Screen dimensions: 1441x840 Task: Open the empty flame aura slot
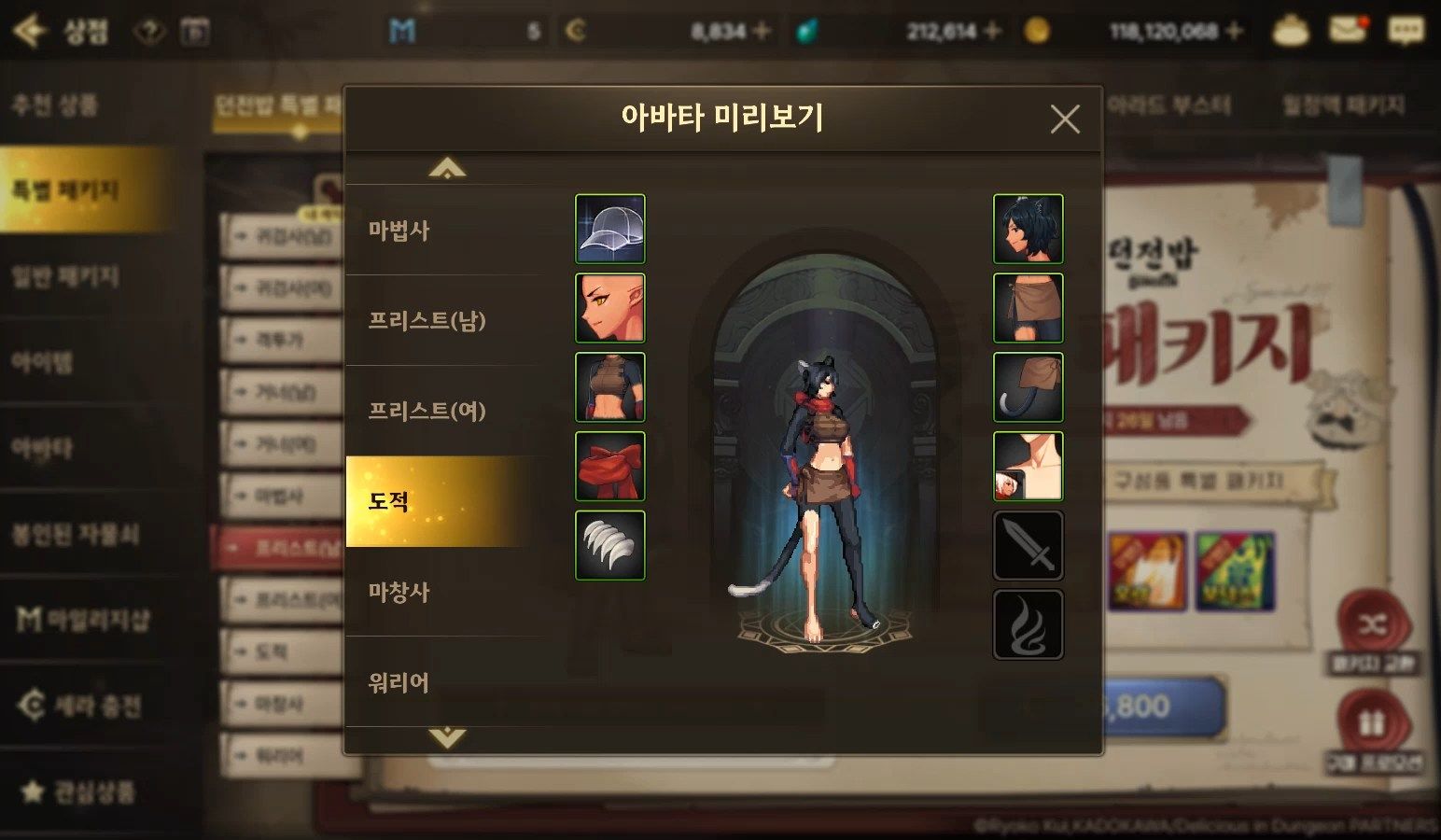[1028, 624]
